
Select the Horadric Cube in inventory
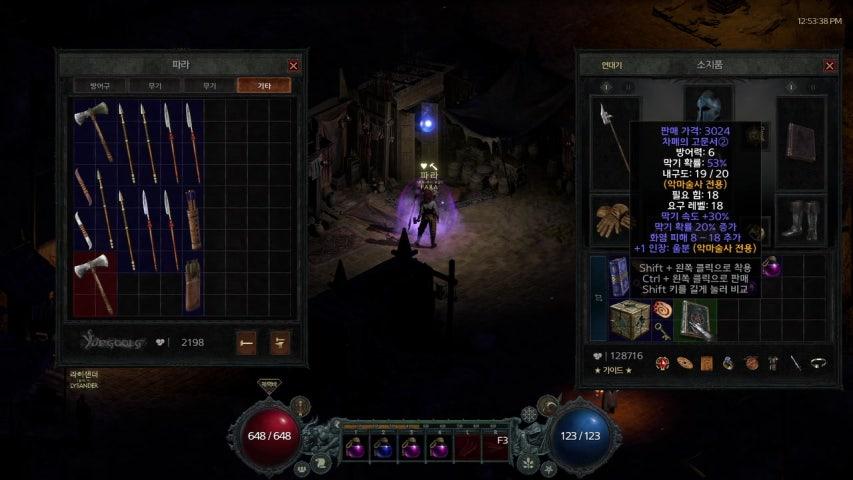(630, 319)
